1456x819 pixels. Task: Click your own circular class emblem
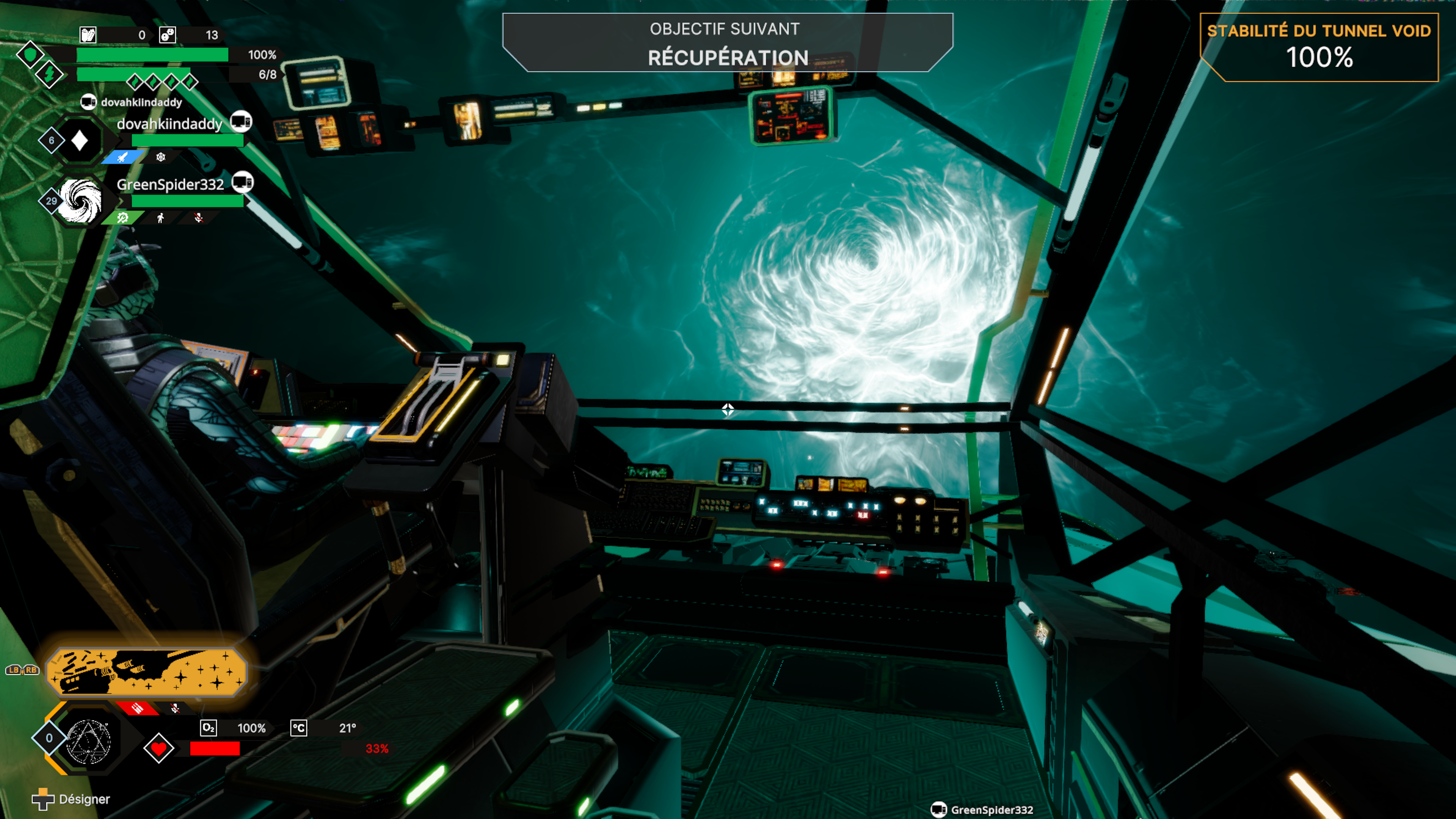click(x=88, y=741)
